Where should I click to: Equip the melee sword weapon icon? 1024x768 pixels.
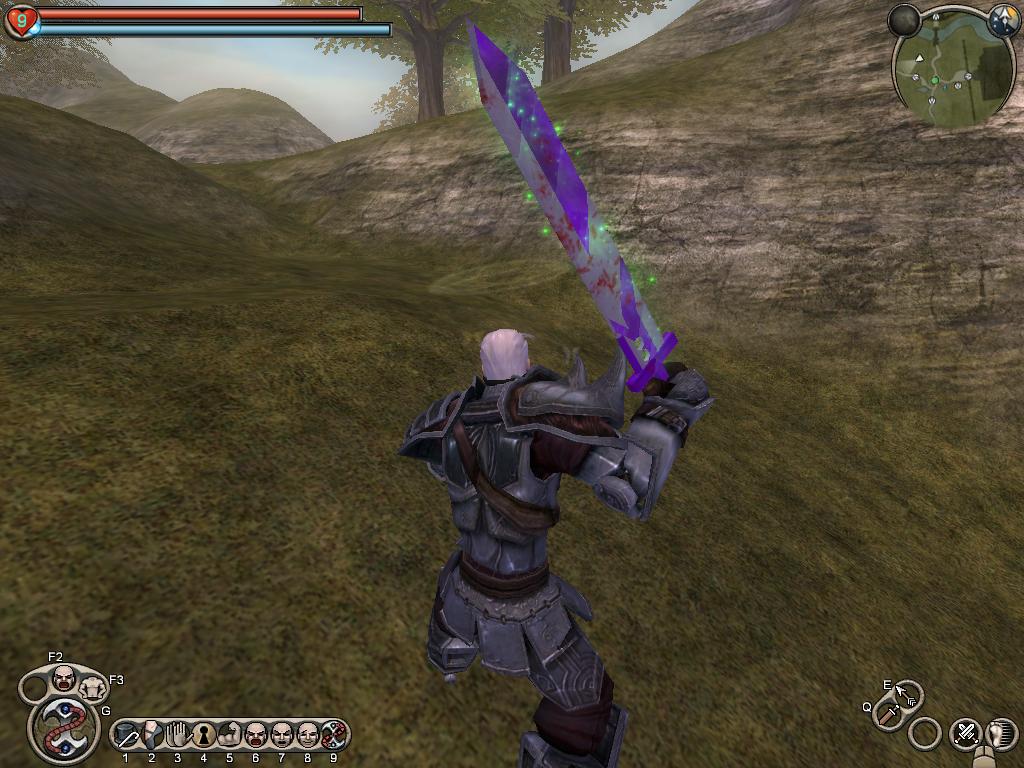888,714
